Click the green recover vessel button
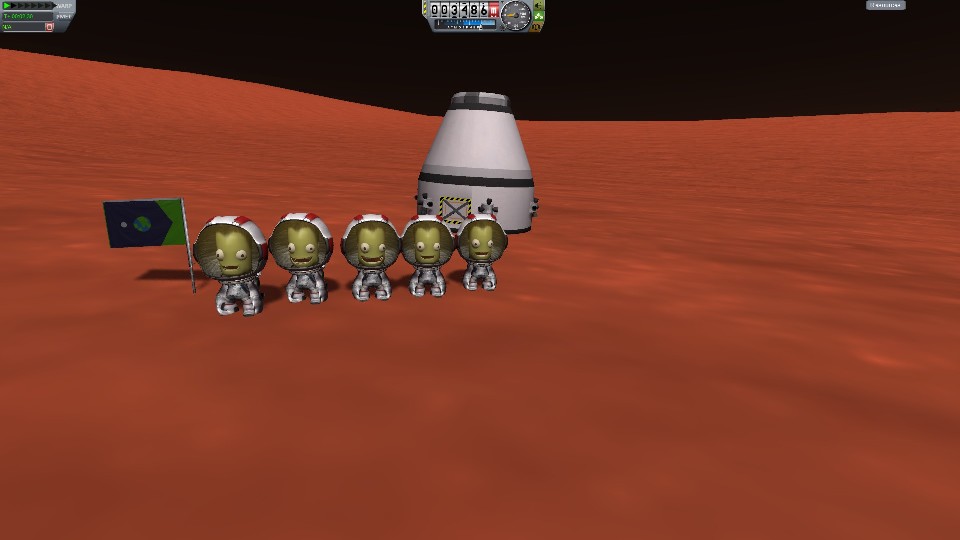Screen dimensions: 960x540 pos(538,16)
